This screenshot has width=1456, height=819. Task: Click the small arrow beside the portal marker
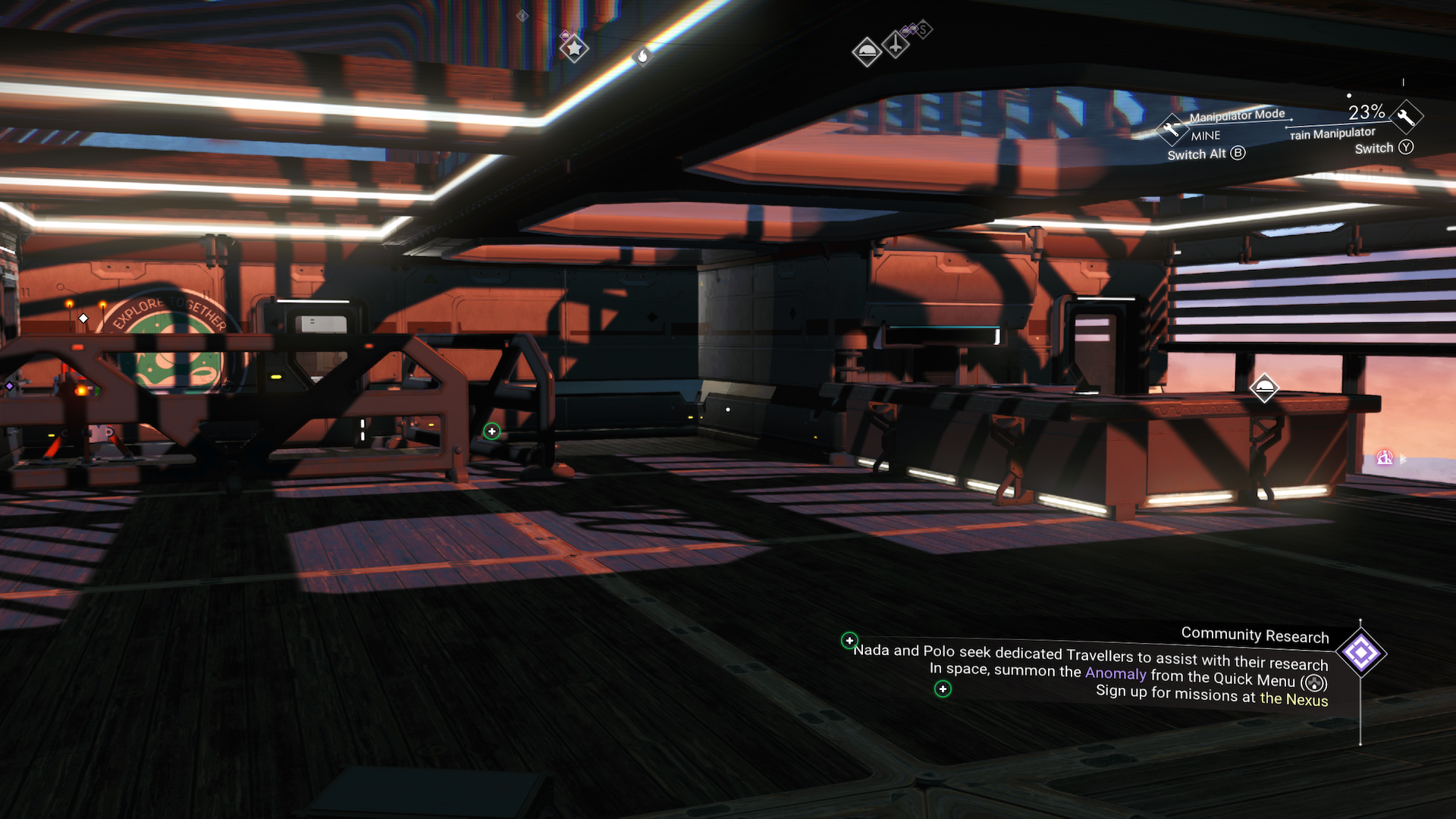tap(1403, 459)
